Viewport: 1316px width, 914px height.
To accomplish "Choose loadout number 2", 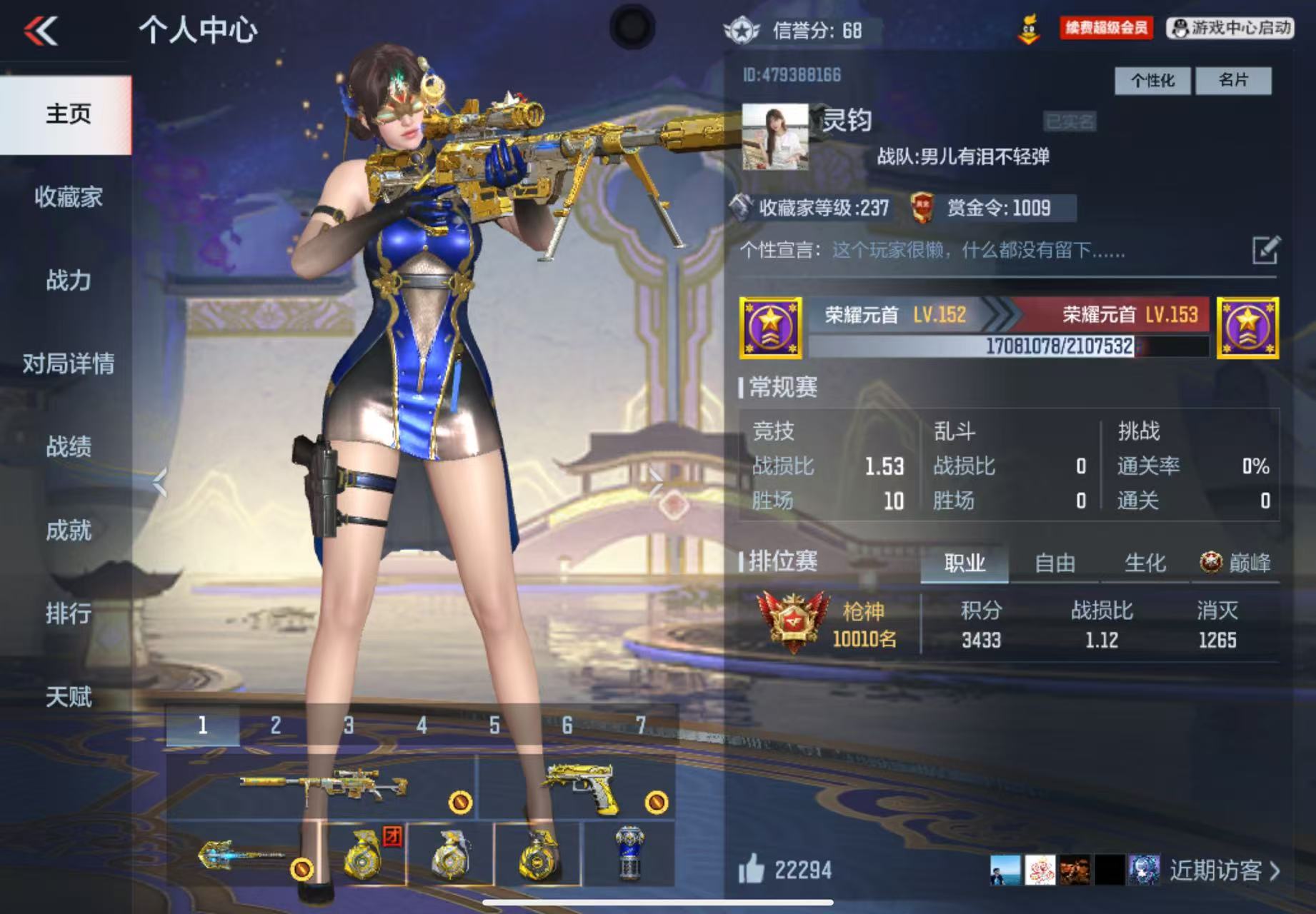I will (x=276, y=726).
